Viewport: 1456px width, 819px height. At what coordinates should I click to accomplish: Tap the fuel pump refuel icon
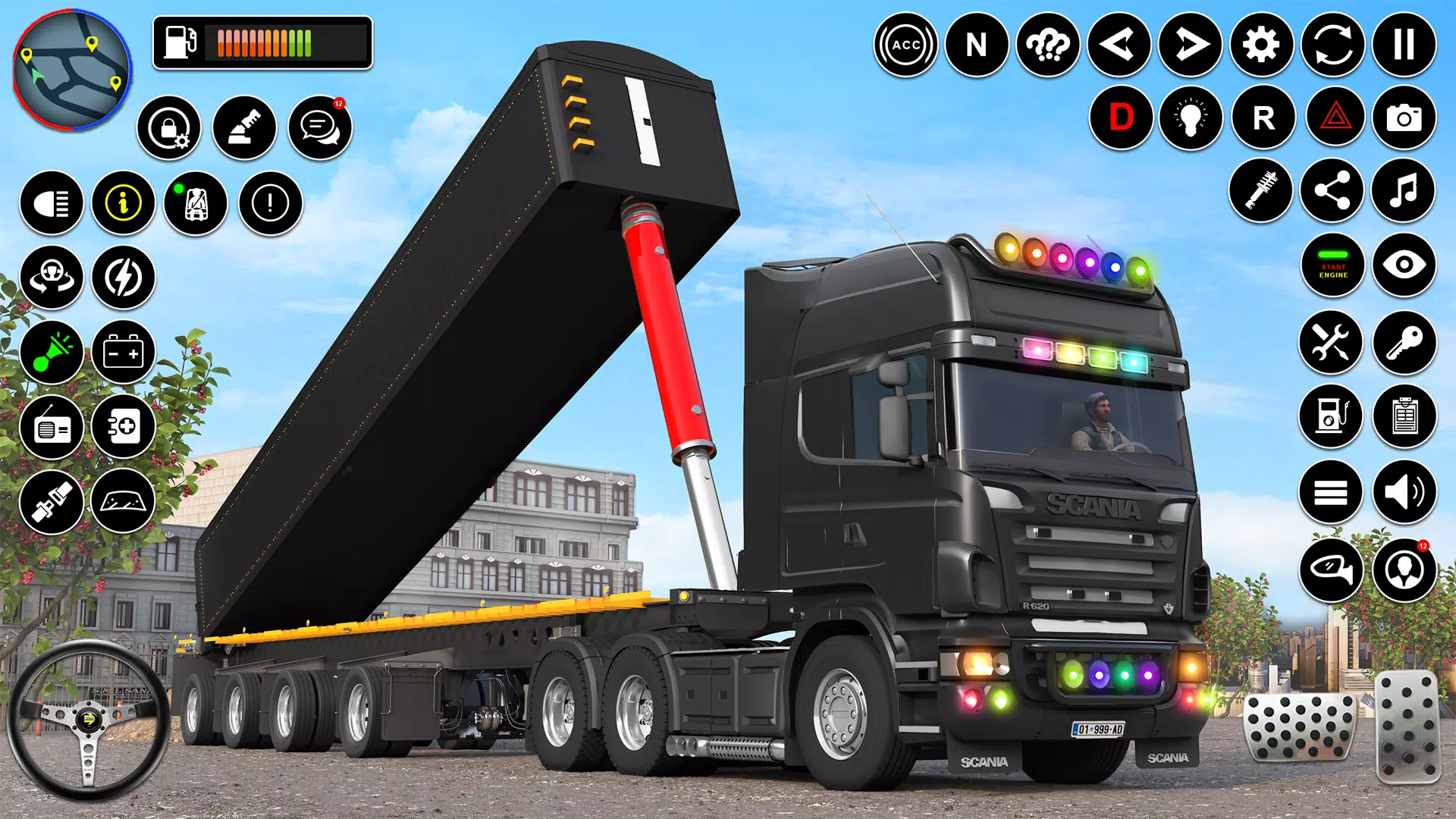[1331, 416]
